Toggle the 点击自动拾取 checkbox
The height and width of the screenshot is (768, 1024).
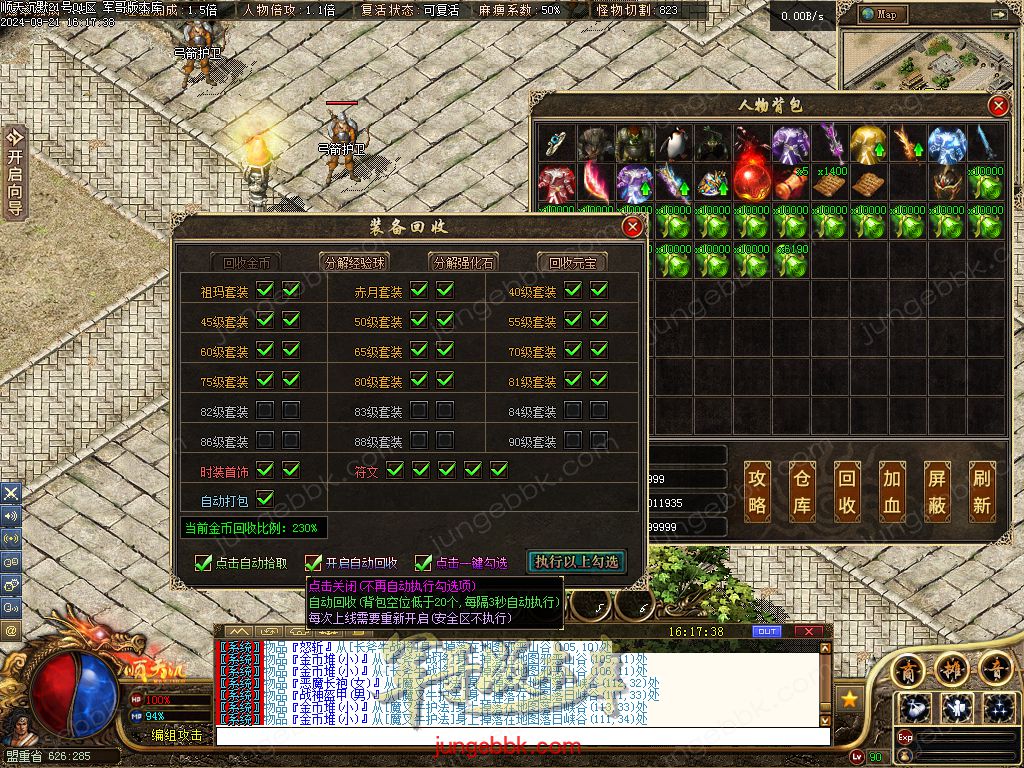[x=204, y=563]
